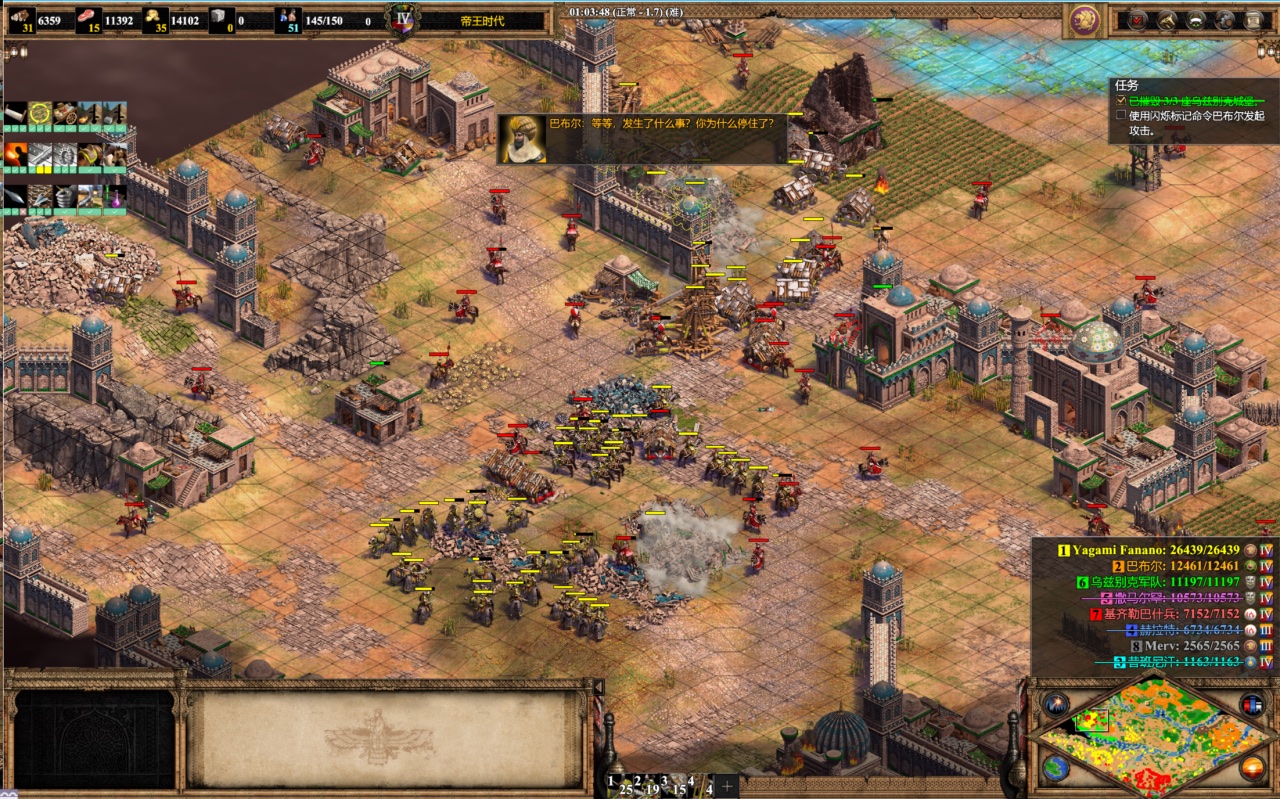This screenshot has width=1280, height=799.
Task: Click the minimap flare signal button
Action: click(1057, 704)
